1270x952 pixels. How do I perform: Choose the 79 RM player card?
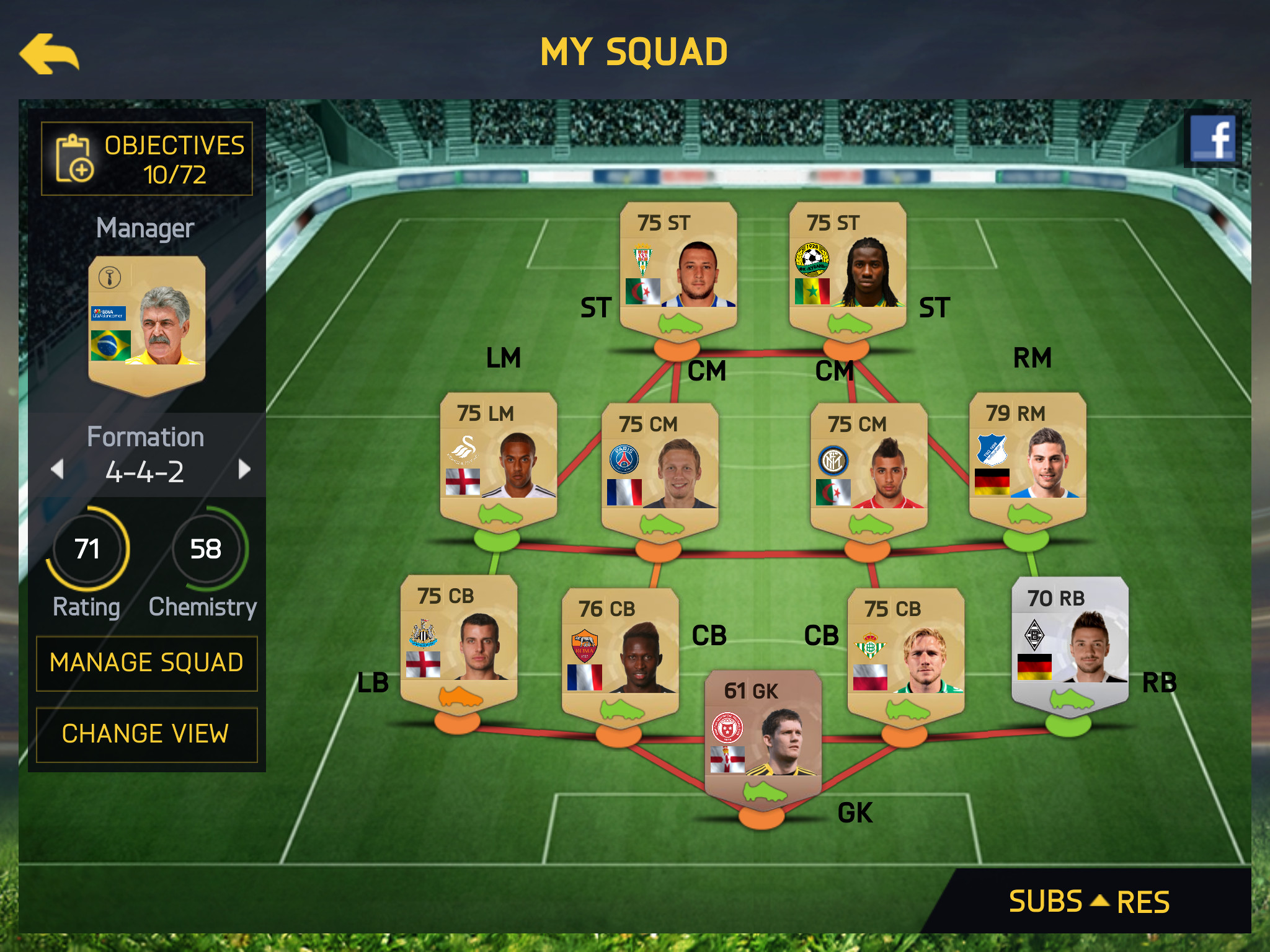1028,460
